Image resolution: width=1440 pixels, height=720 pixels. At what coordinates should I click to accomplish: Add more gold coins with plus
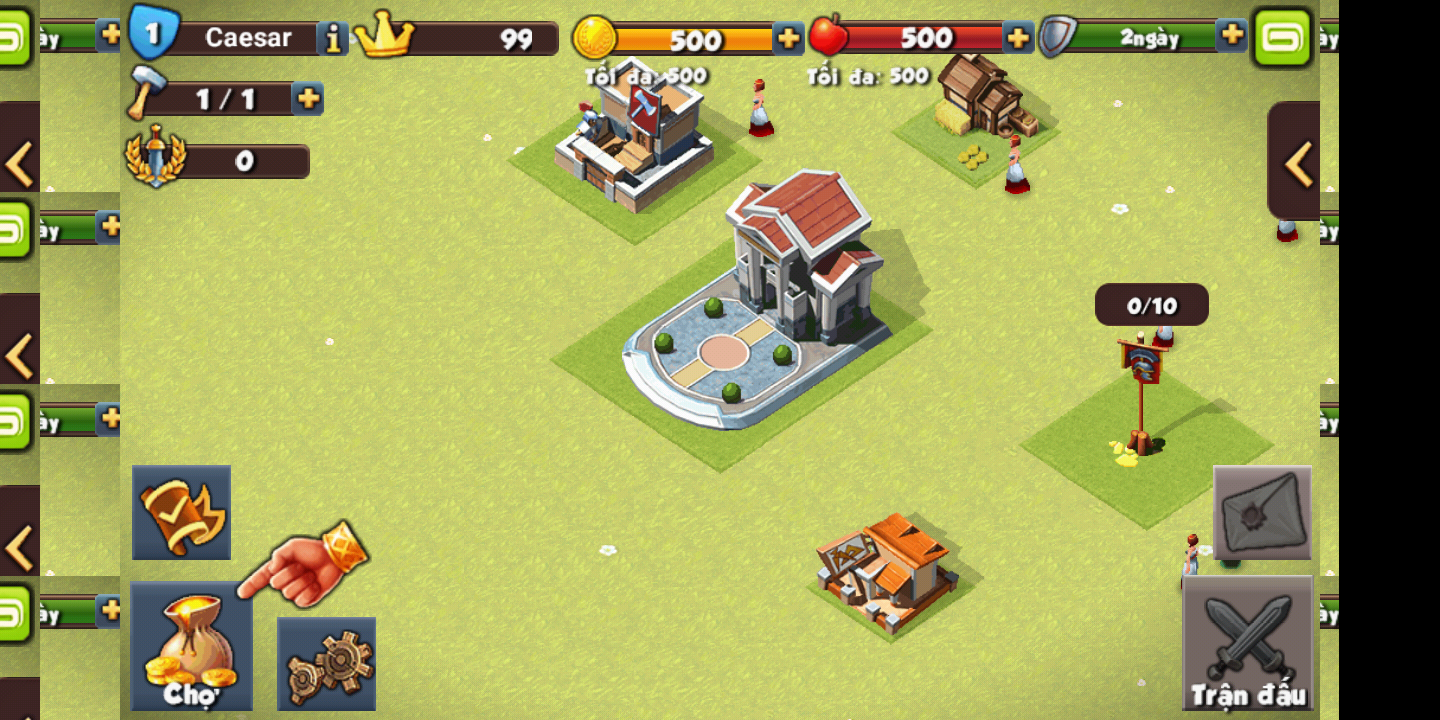pyautogui.click(x=788, y=39)
